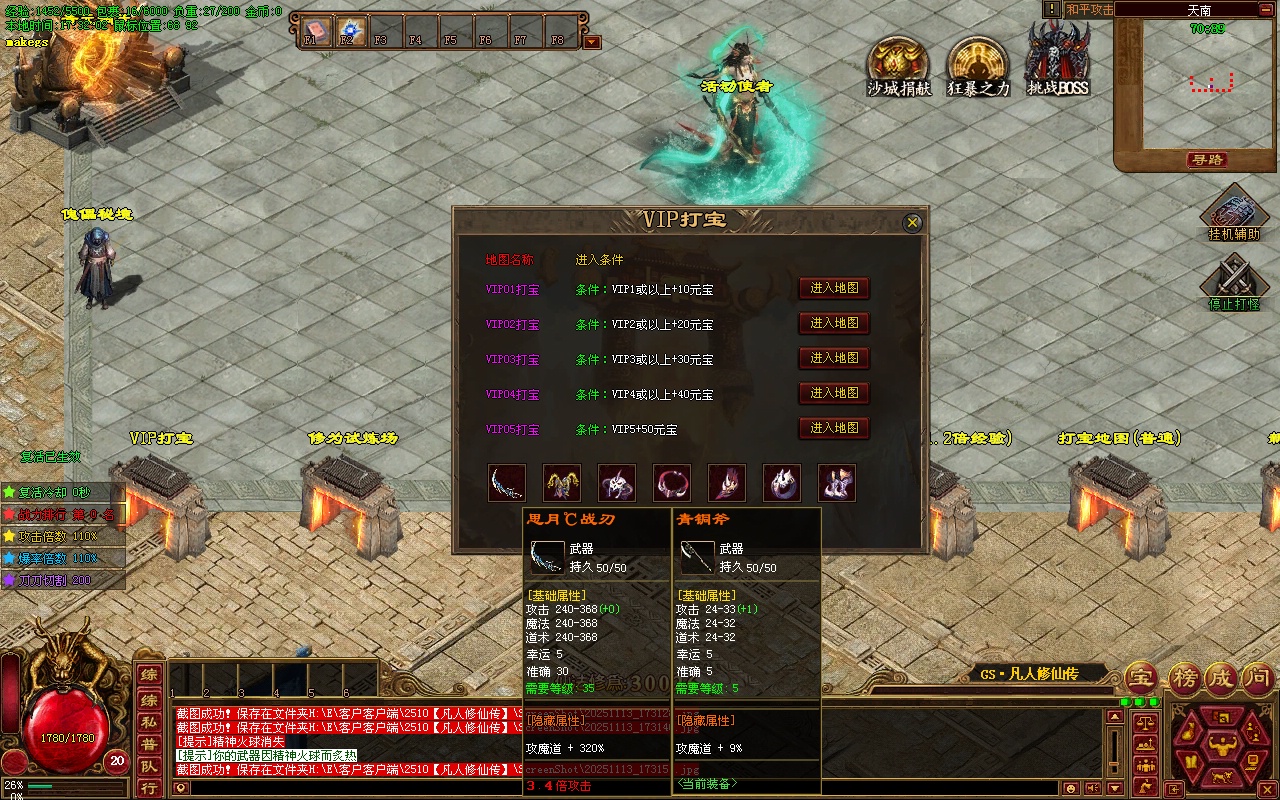The height and width of the screenshot is (800, 1280).
Task: Click the 寻路 pathfinding button
Action: (x=1207, y=160)
